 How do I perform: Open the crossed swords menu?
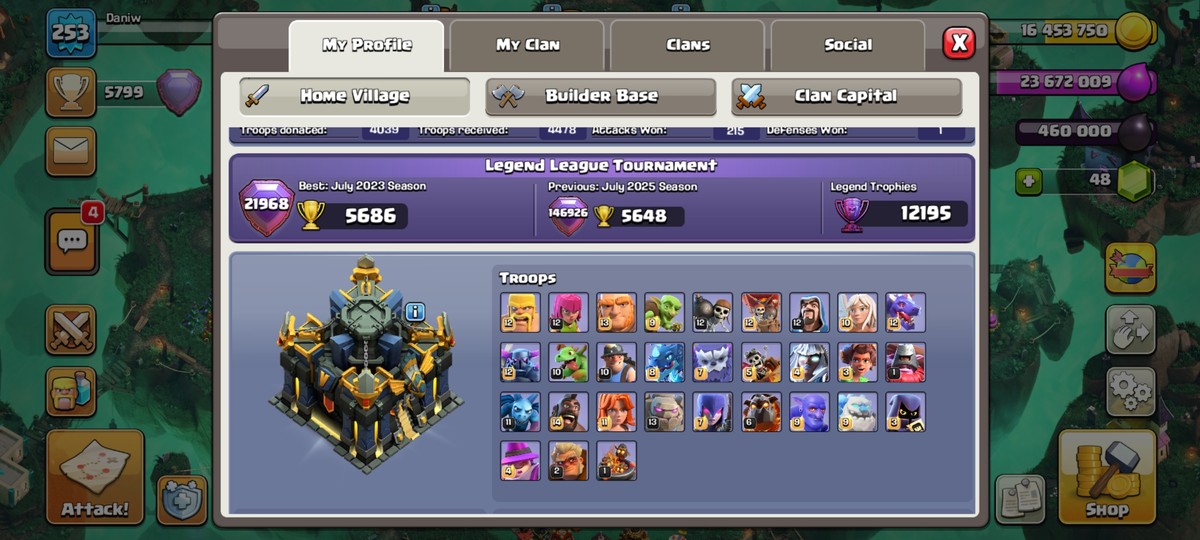tap(71, 331)
